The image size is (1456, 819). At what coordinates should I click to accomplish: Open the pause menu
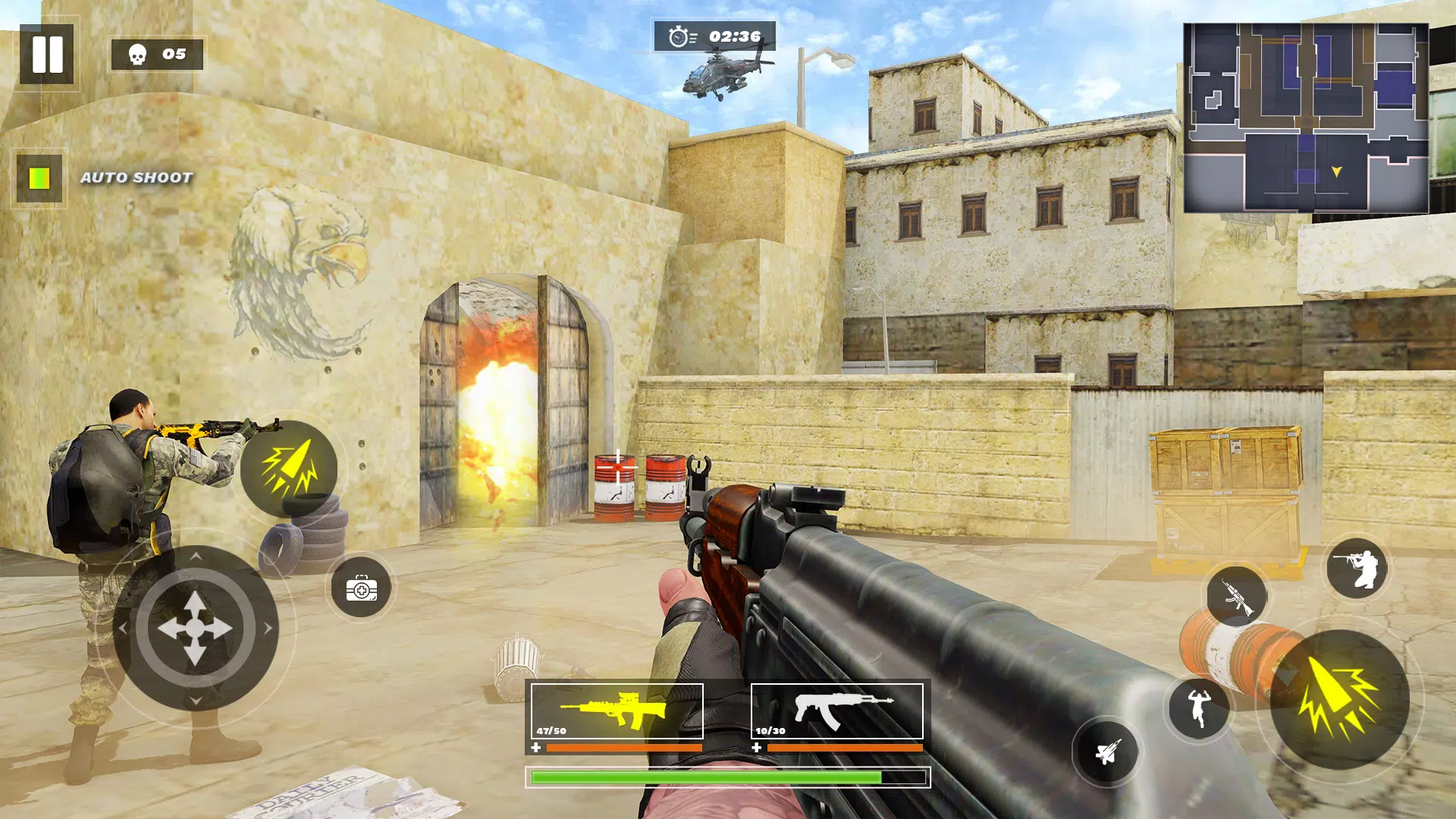(48, 53)
